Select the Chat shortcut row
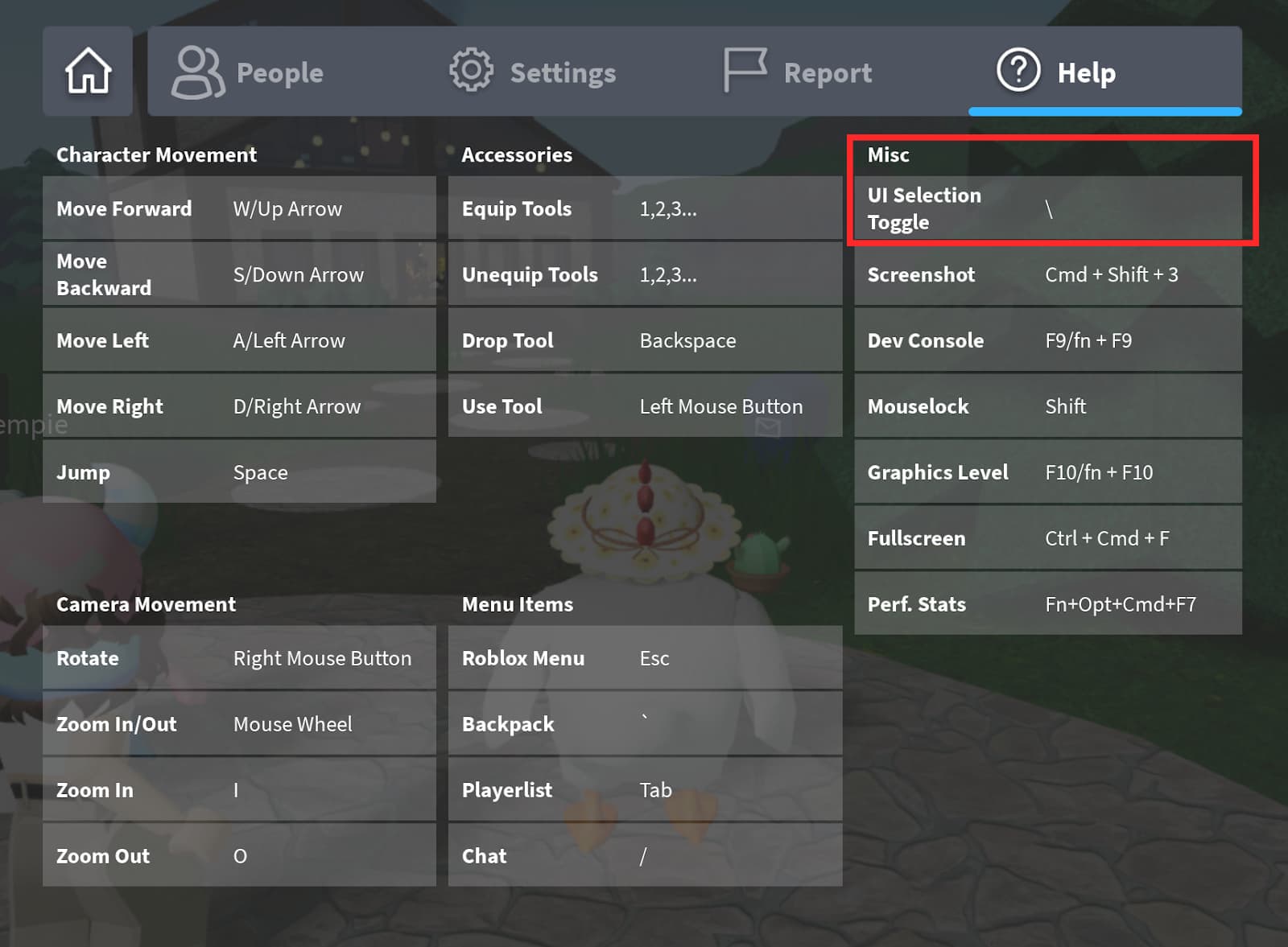The width and height of the screenshot is (1288, 947). (644, 855)
